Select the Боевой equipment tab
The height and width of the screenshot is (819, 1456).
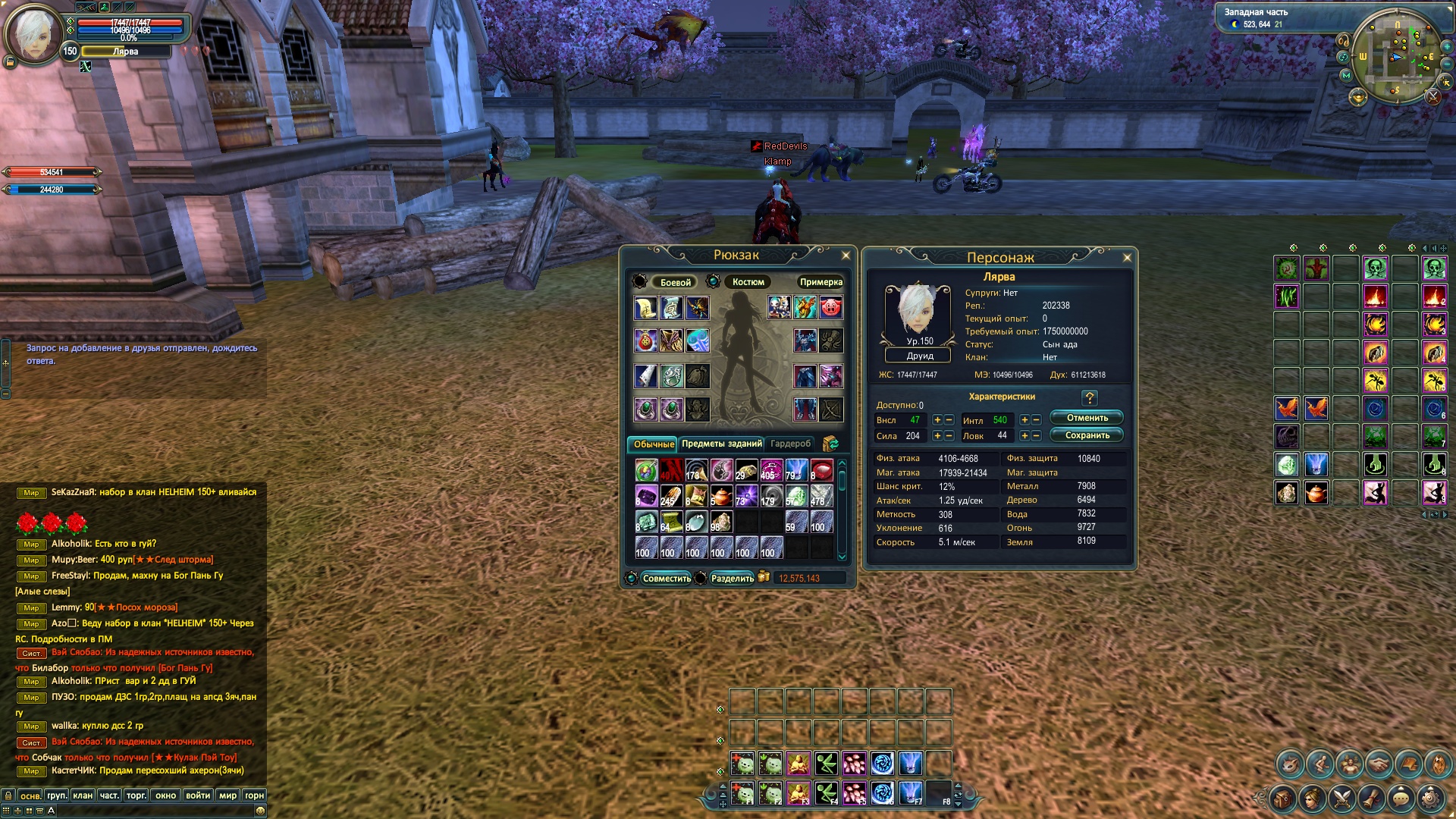coord(675,282)
